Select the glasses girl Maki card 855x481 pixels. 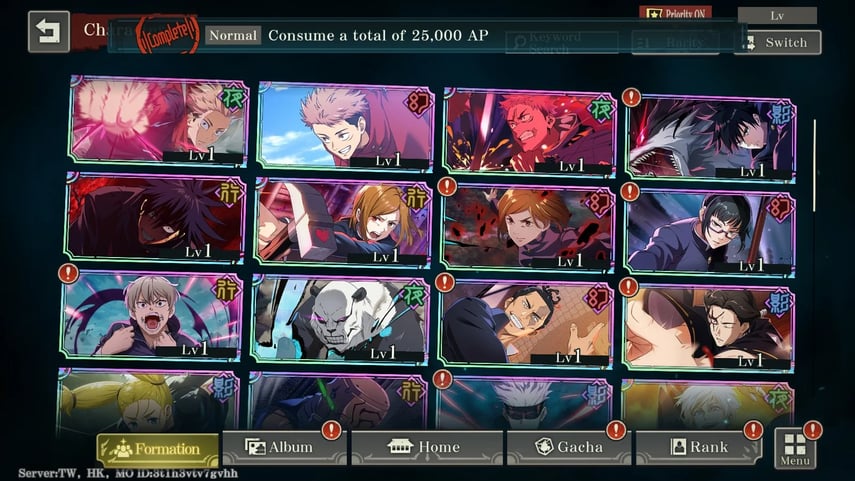(708, 229)
